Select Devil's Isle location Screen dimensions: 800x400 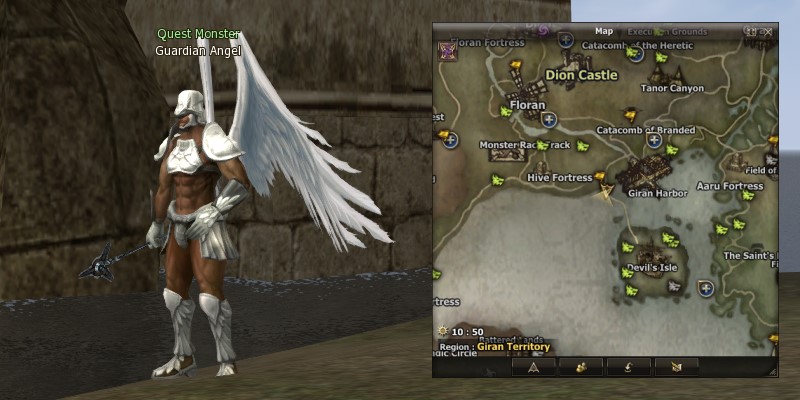point(652,268)
